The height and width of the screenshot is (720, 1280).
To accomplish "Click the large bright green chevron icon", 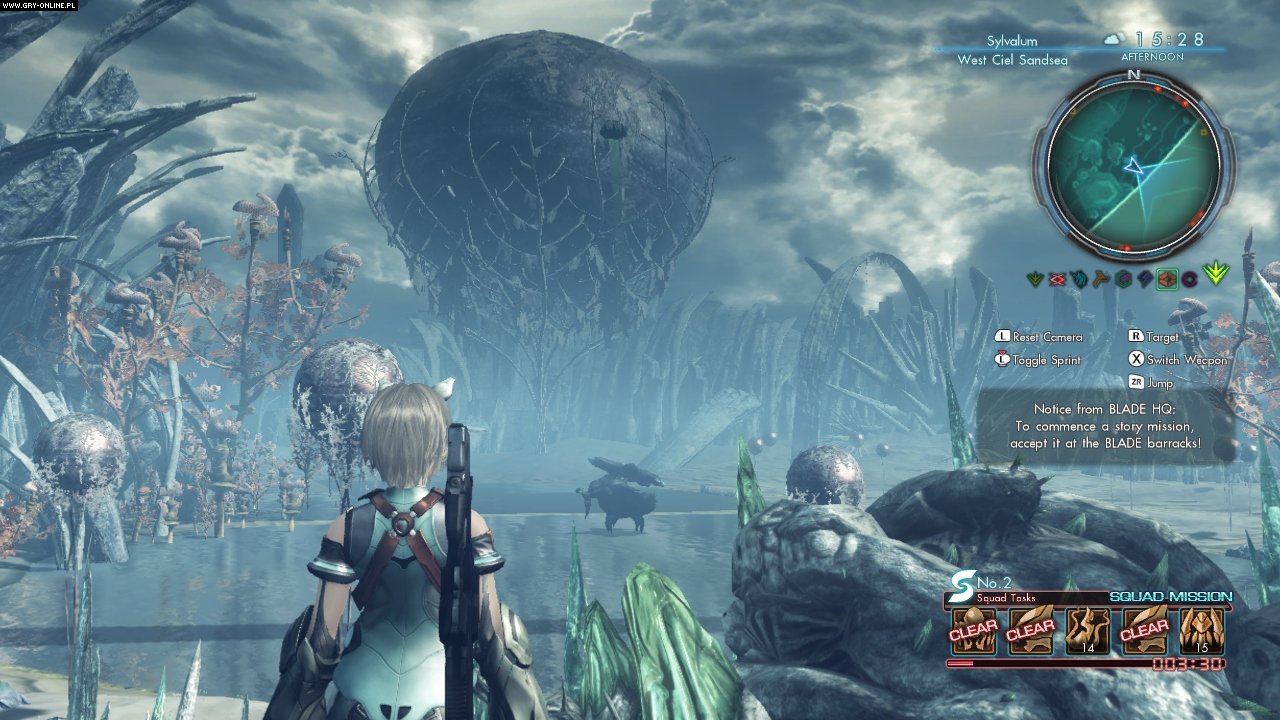I will tap(1216, 273).
